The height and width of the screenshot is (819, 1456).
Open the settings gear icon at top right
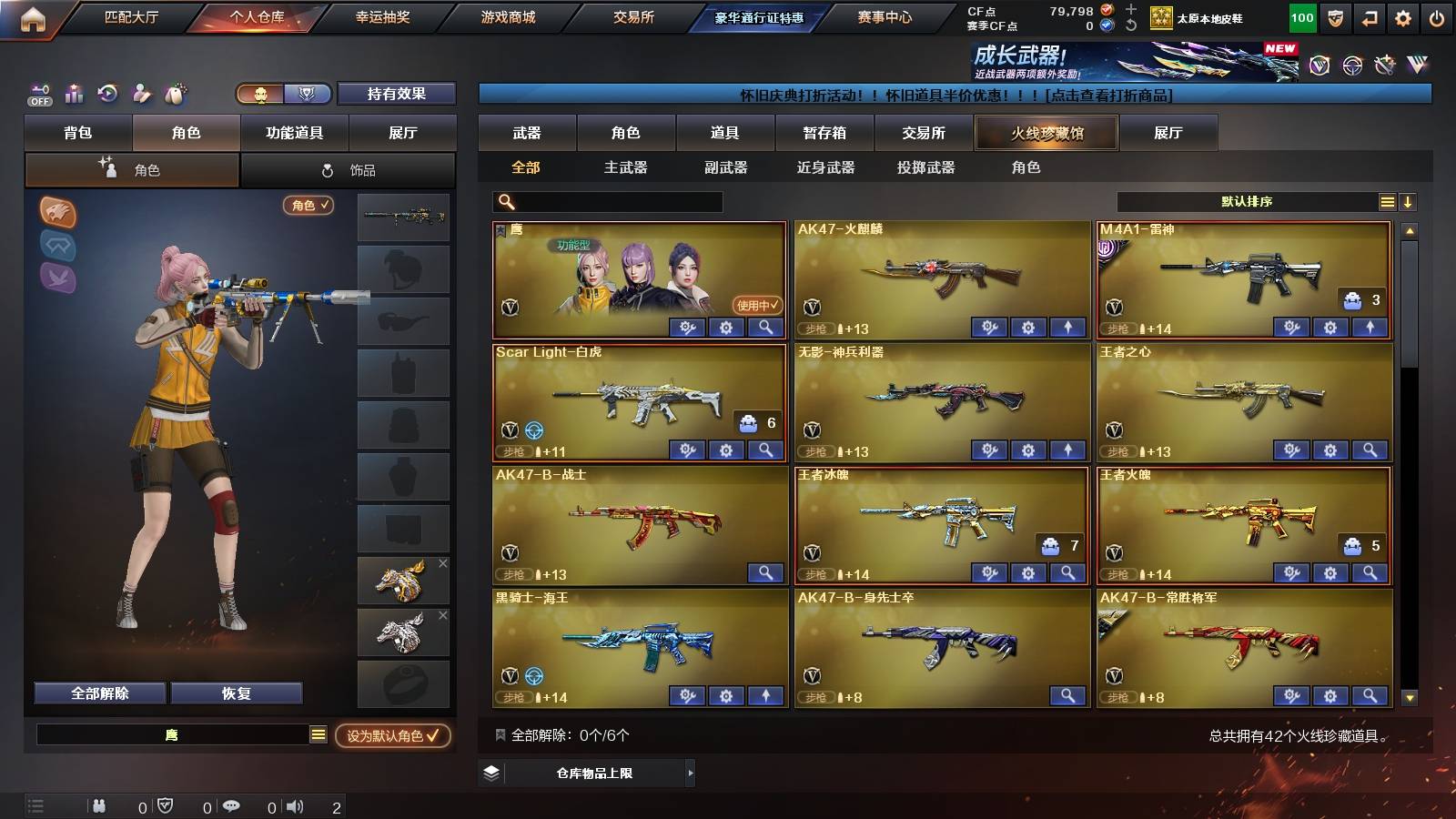[x=1402, y=16]
